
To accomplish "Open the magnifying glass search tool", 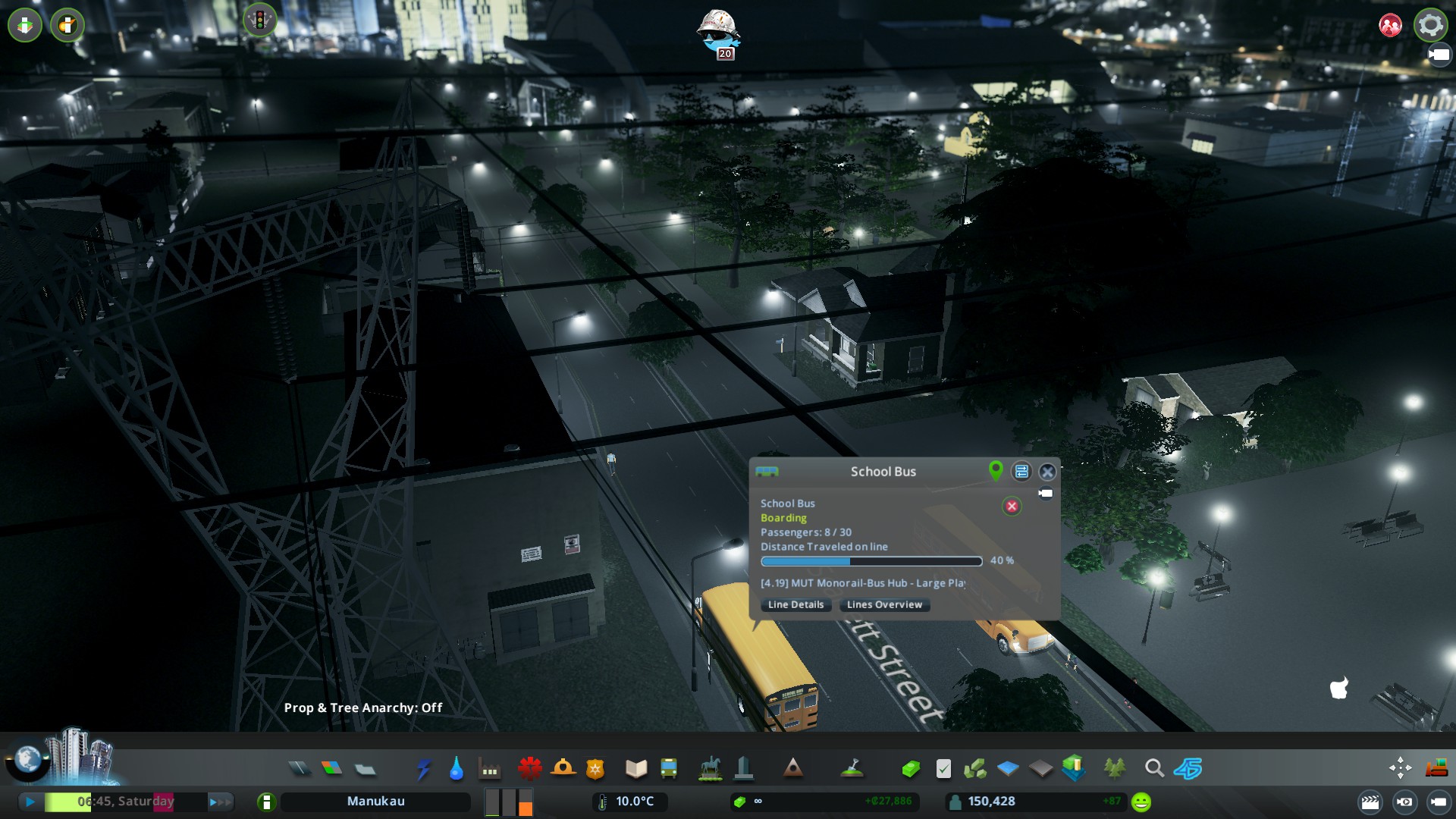I will coord(1154,769).
